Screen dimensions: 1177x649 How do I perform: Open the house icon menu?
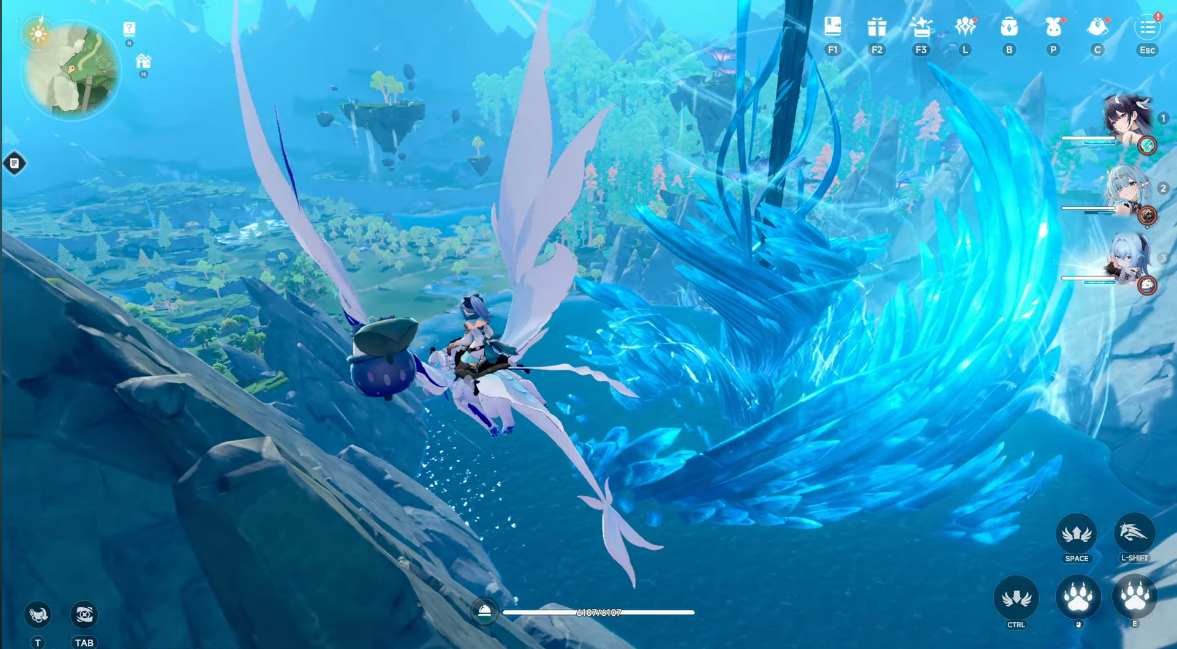(143, 61)
